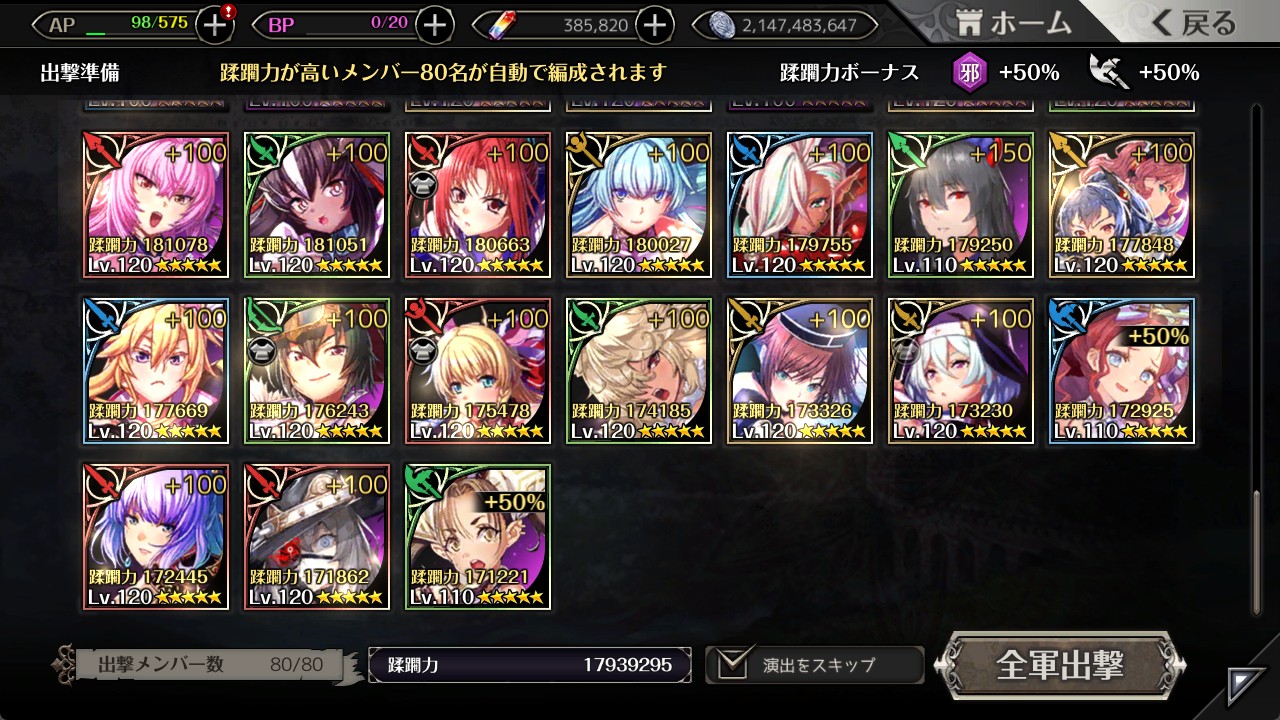The height and width of the screenshot is (720, 1280).
Task: Buy more gems with the plus button
Action: click(654, 25)
